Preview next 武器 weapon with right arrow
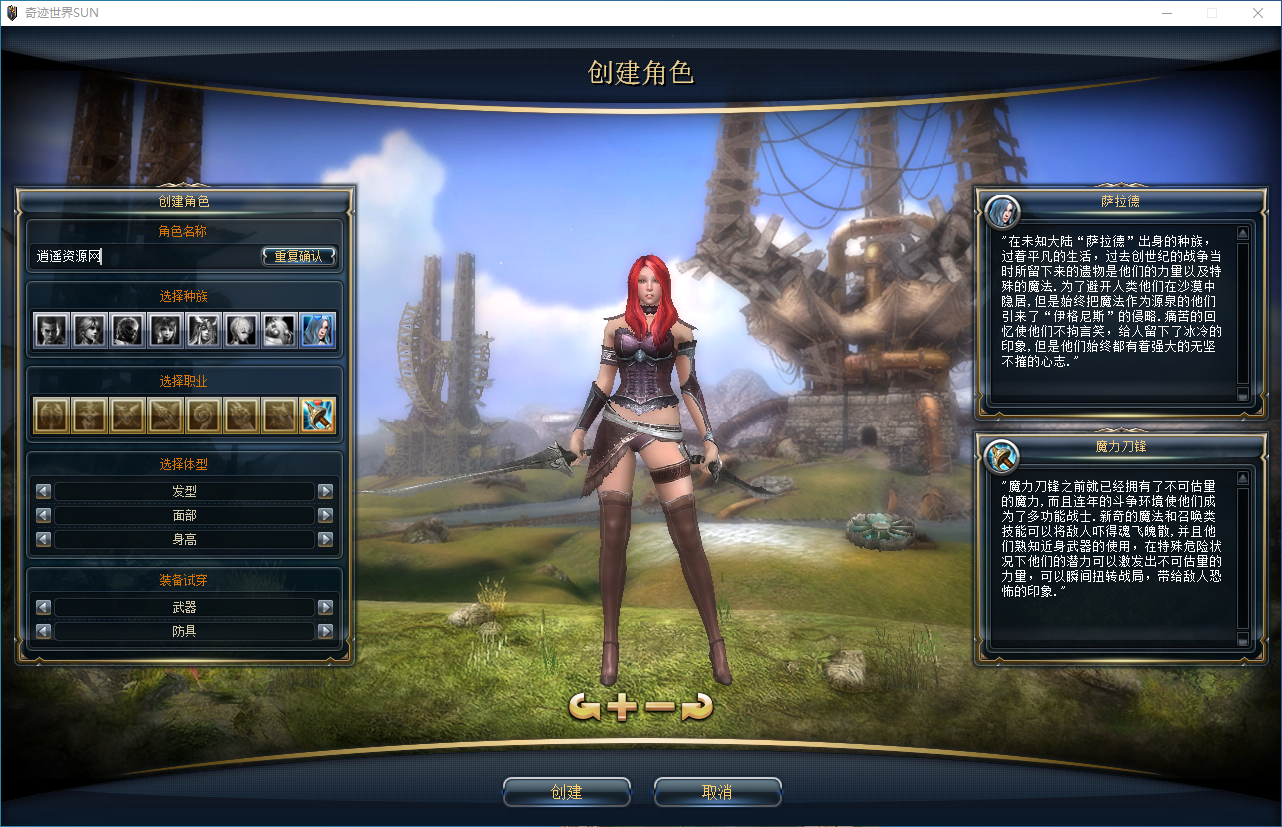Screen dimensions: 1282x827 (325, 606)
